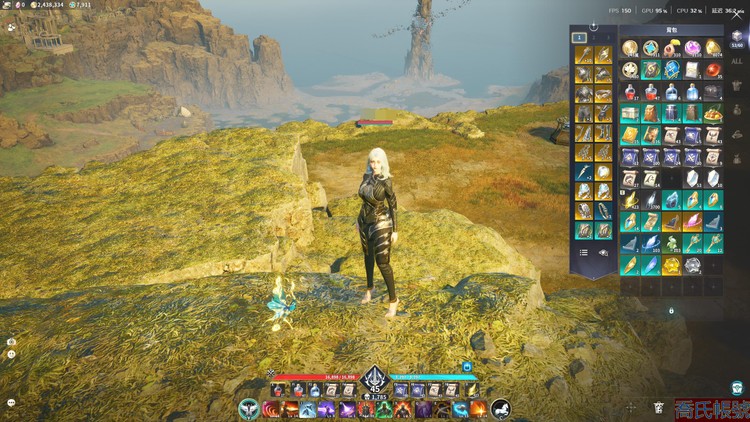Open the chat bubble icon at bottom-left
The image size is (750, 422).
pyautogui.click(x=10, y=402)
